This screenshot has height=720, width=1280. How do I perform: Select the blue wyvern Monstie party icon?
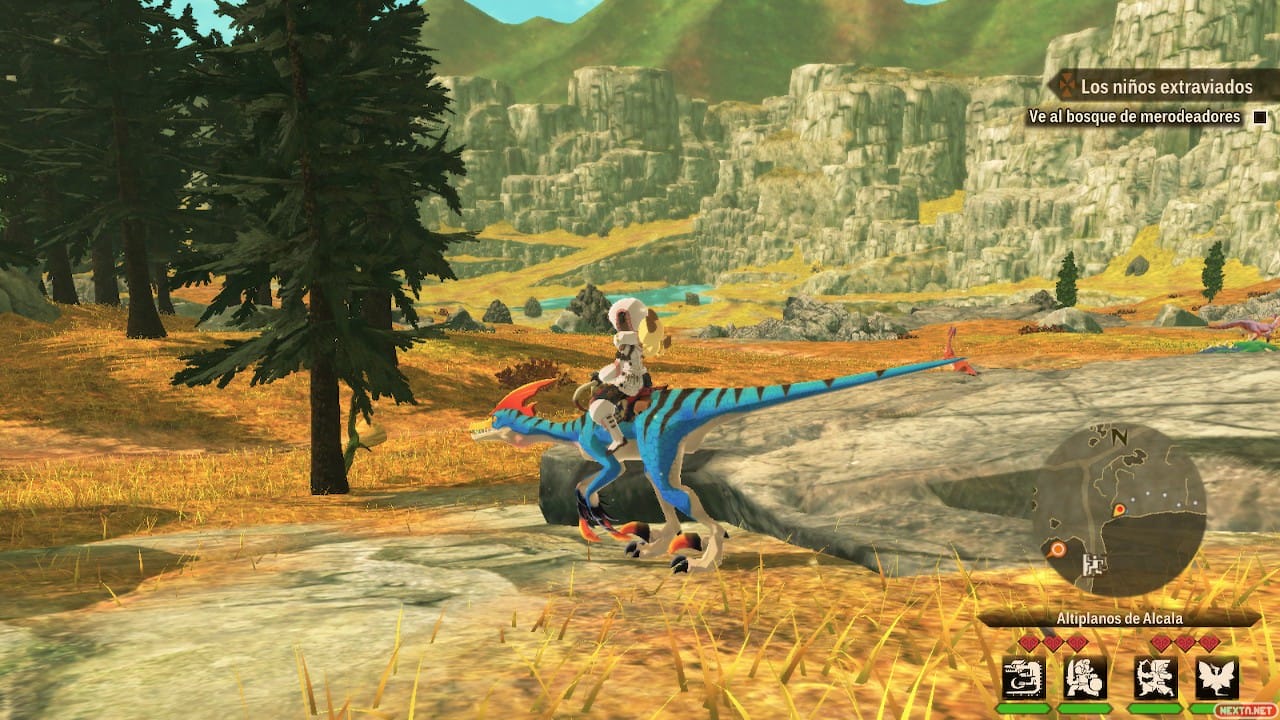click(1023, 678)
